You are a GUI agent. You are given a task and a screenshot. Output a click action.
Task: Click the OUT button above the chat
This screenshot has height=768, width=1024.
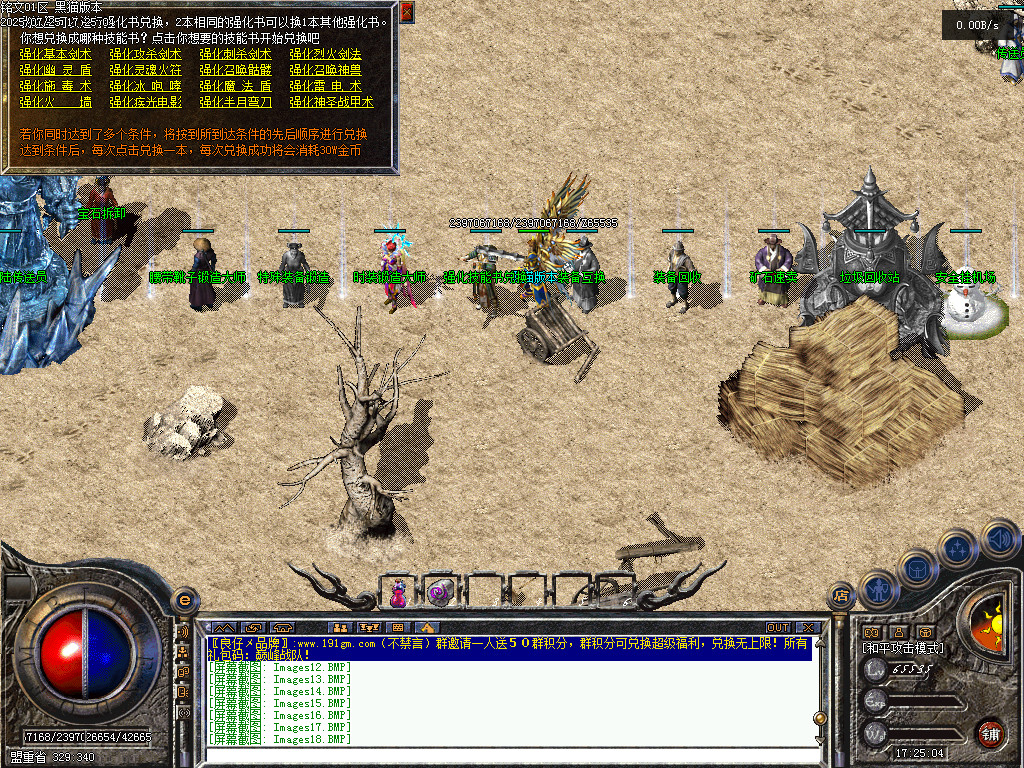(778, 627)
